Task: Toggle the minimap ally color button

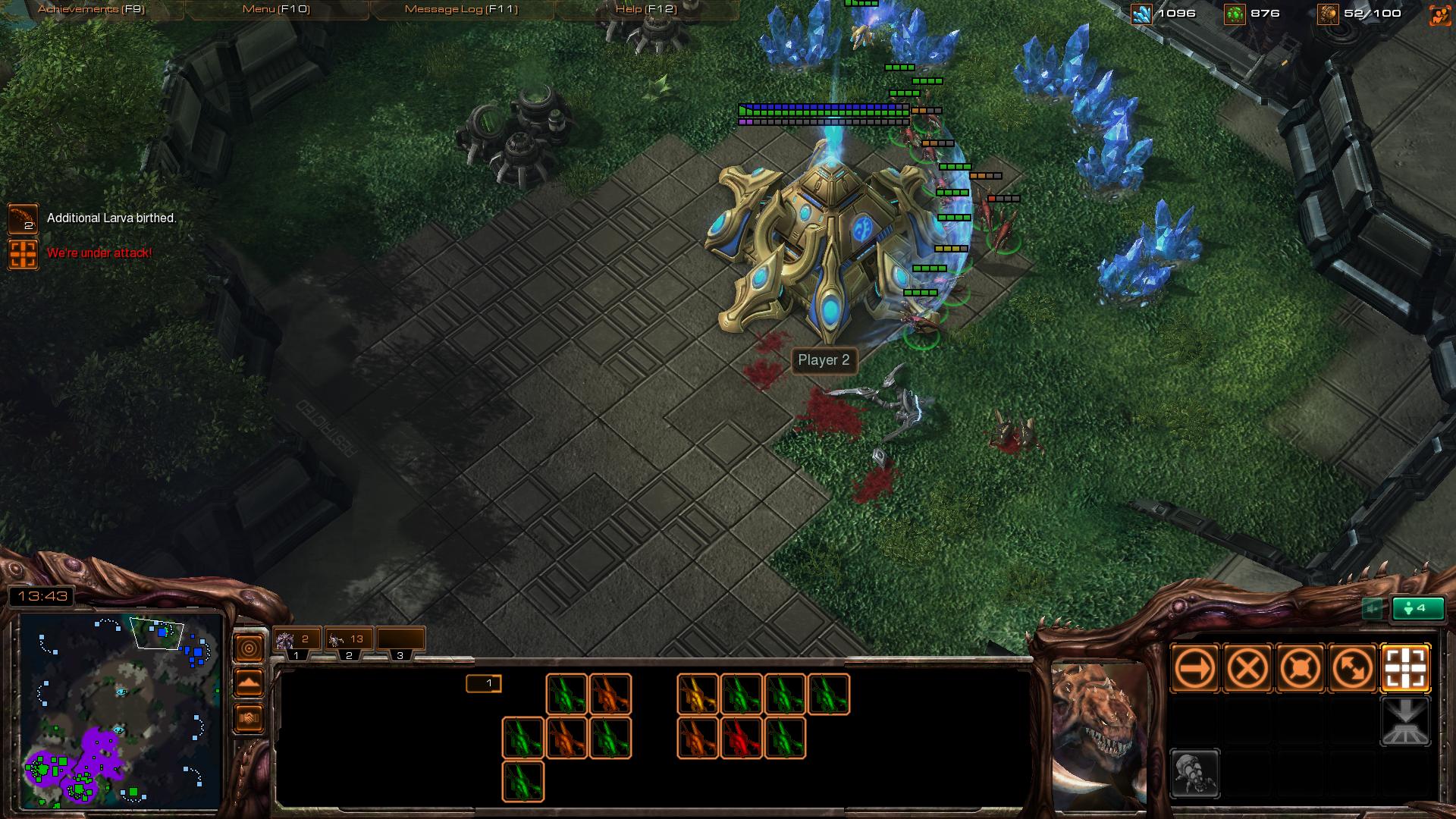Action: click(x=249, y=717)
